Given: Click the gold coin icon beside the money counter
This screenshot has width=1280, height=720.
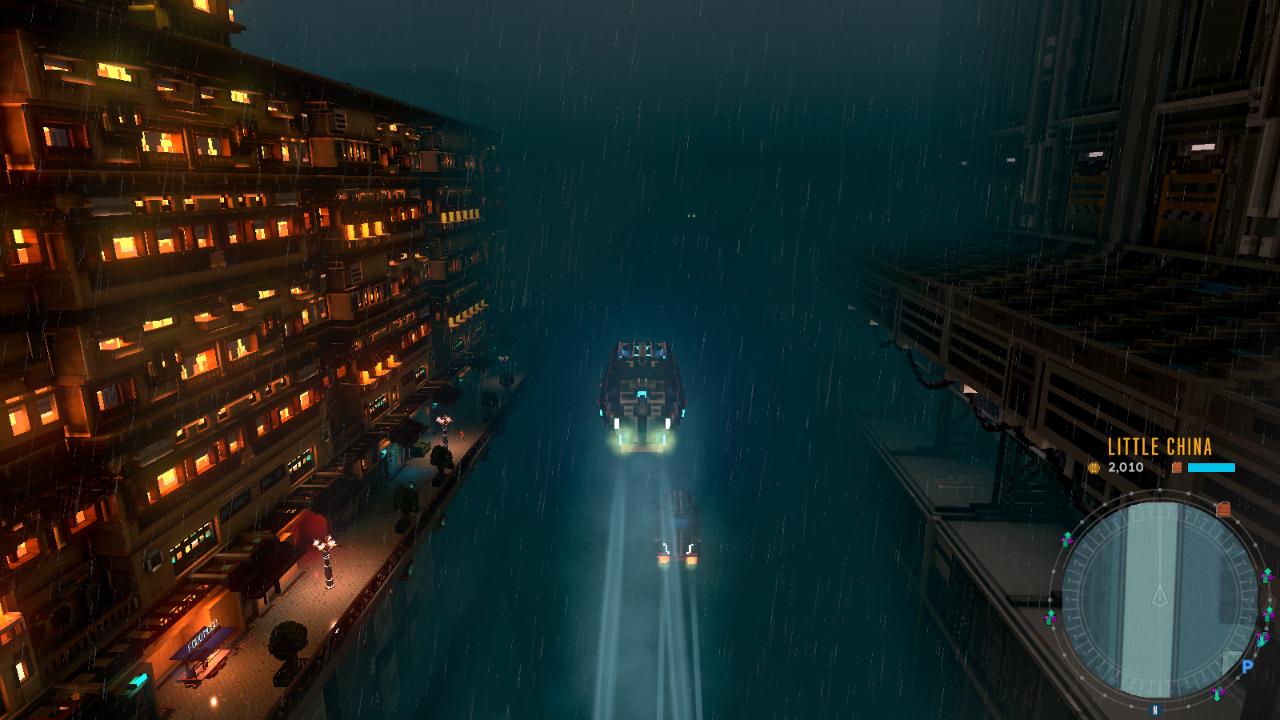Looking at the screenshot, I should pyautogui.click(x=1094, y=468).
